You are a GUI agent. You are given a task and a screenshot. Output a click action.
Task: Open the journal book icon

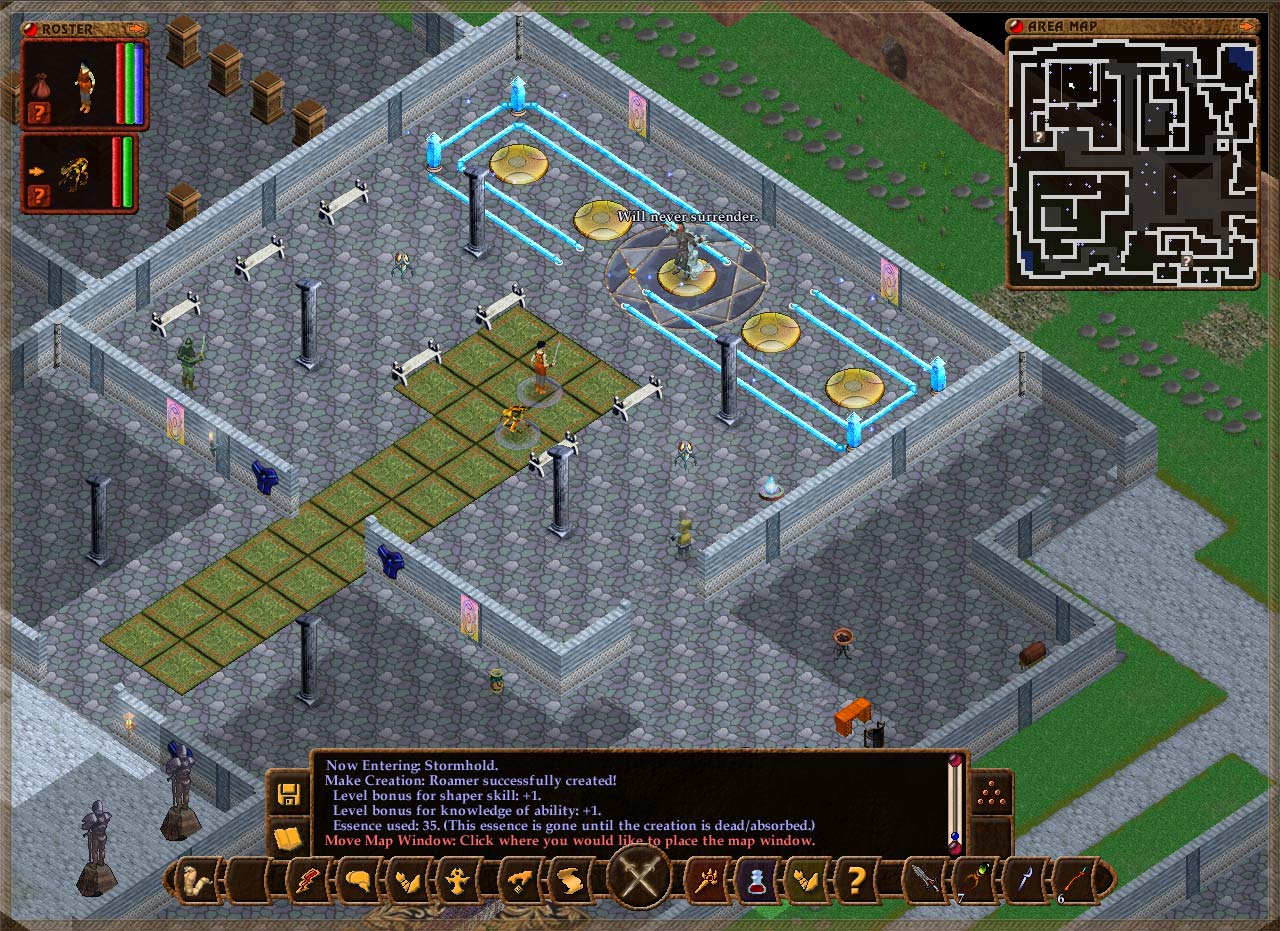tap(288, 838)
